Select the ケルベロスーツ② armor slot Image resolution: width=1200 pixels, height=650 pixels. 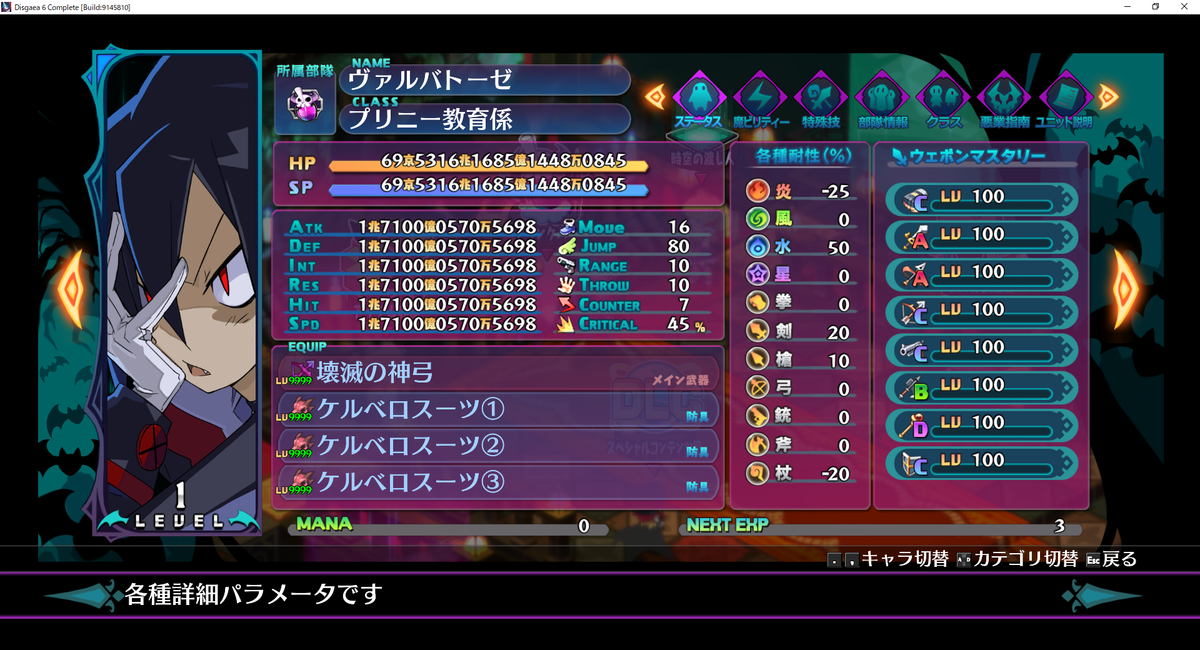click(x=497, y=445)
